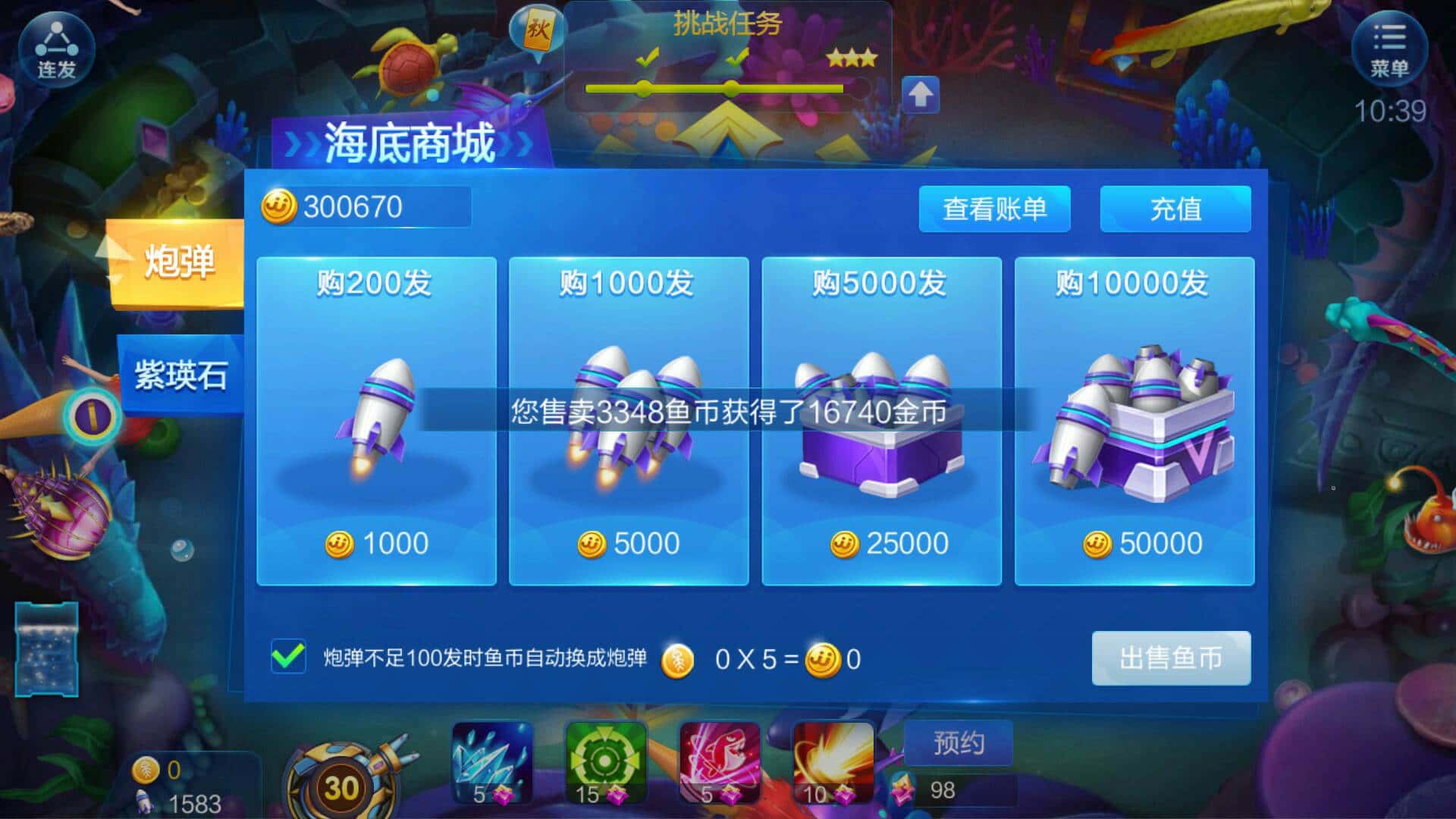Open 查看账单 to view billing

coord(994,209)
